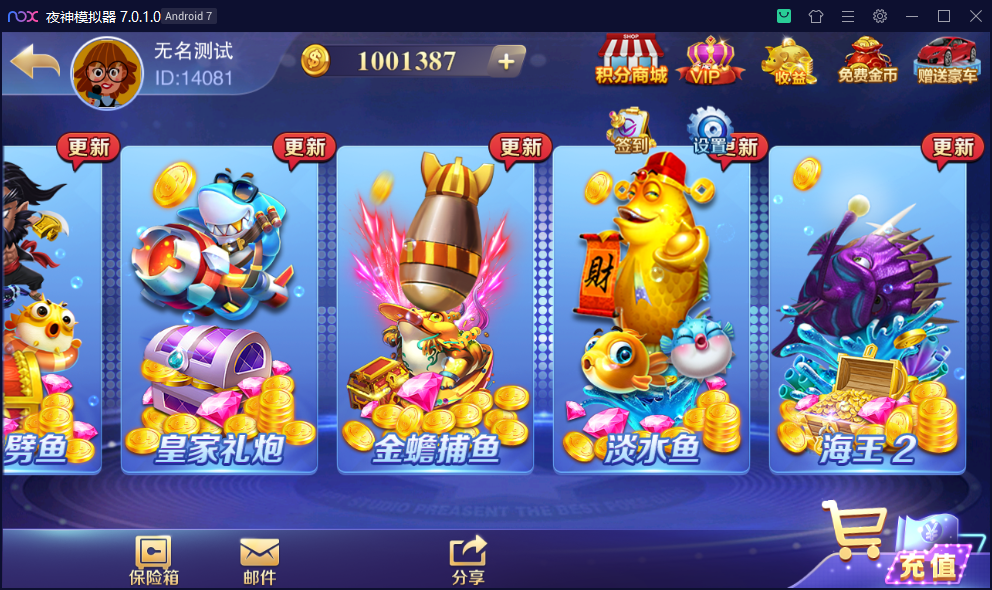The width and height of the screenshot is (992, 590).
Task: Open the 签到 daily check-in
Action: point(630,132)
